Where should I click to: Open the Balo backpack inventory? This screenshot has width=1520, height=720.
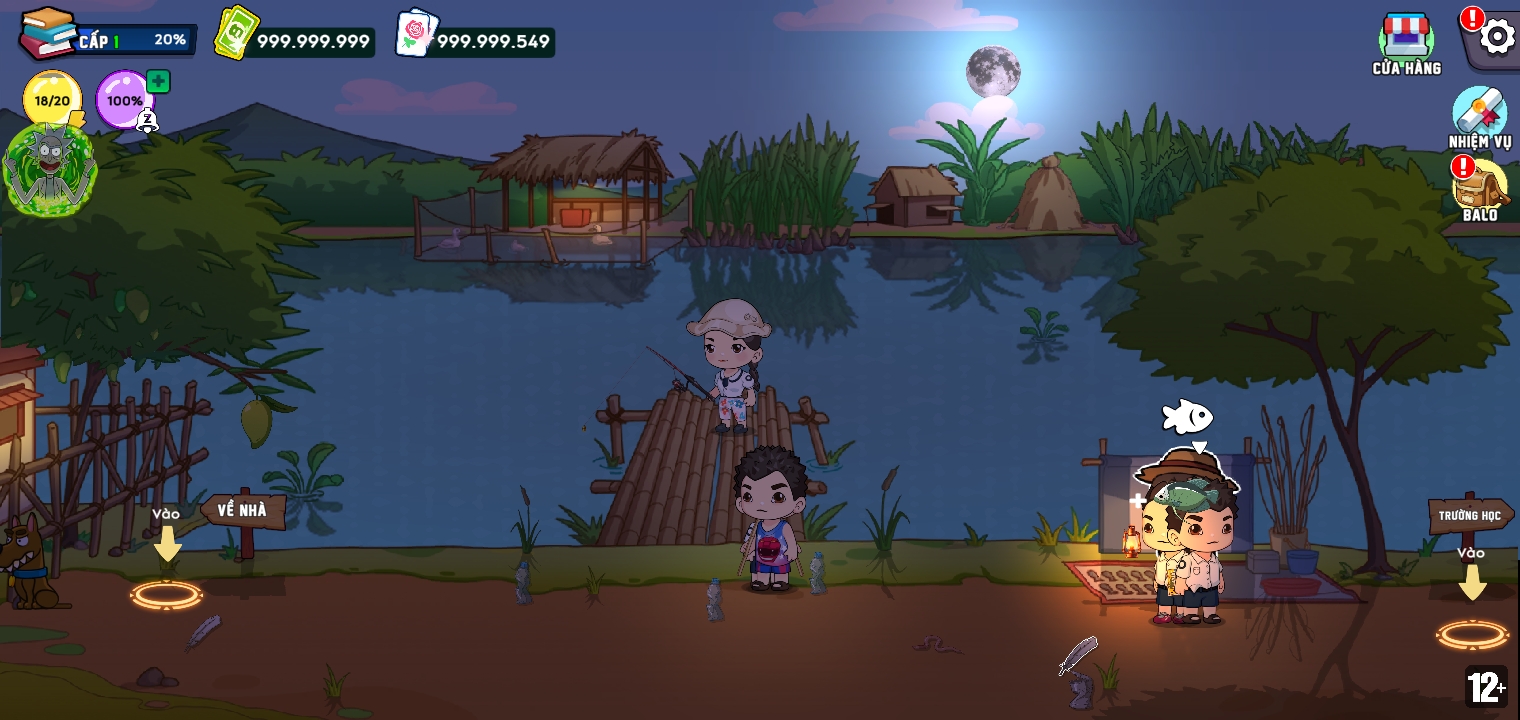[x=1480, y=187]
